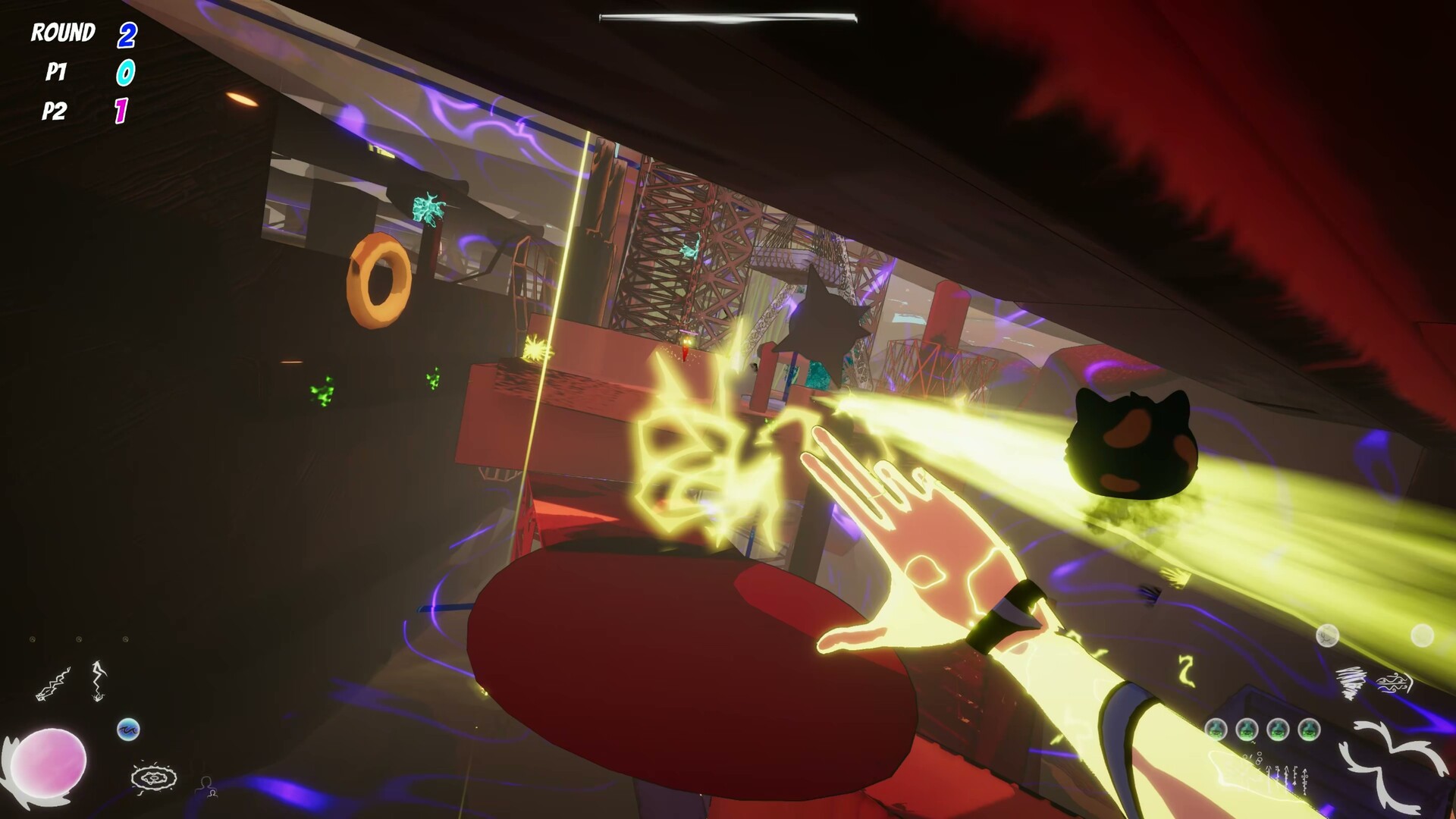
Task: Activate the explosion blast glyph
Action: click(154, 779)
